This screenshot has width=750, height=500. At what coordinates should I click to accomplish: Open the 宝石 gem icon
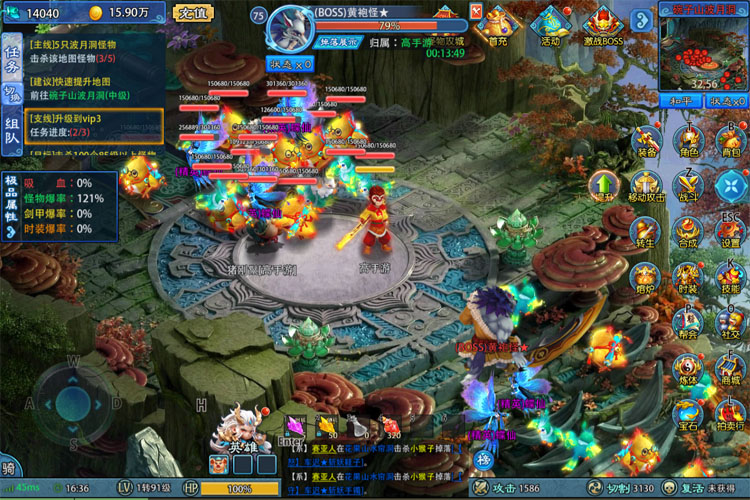tap(688, 412)
